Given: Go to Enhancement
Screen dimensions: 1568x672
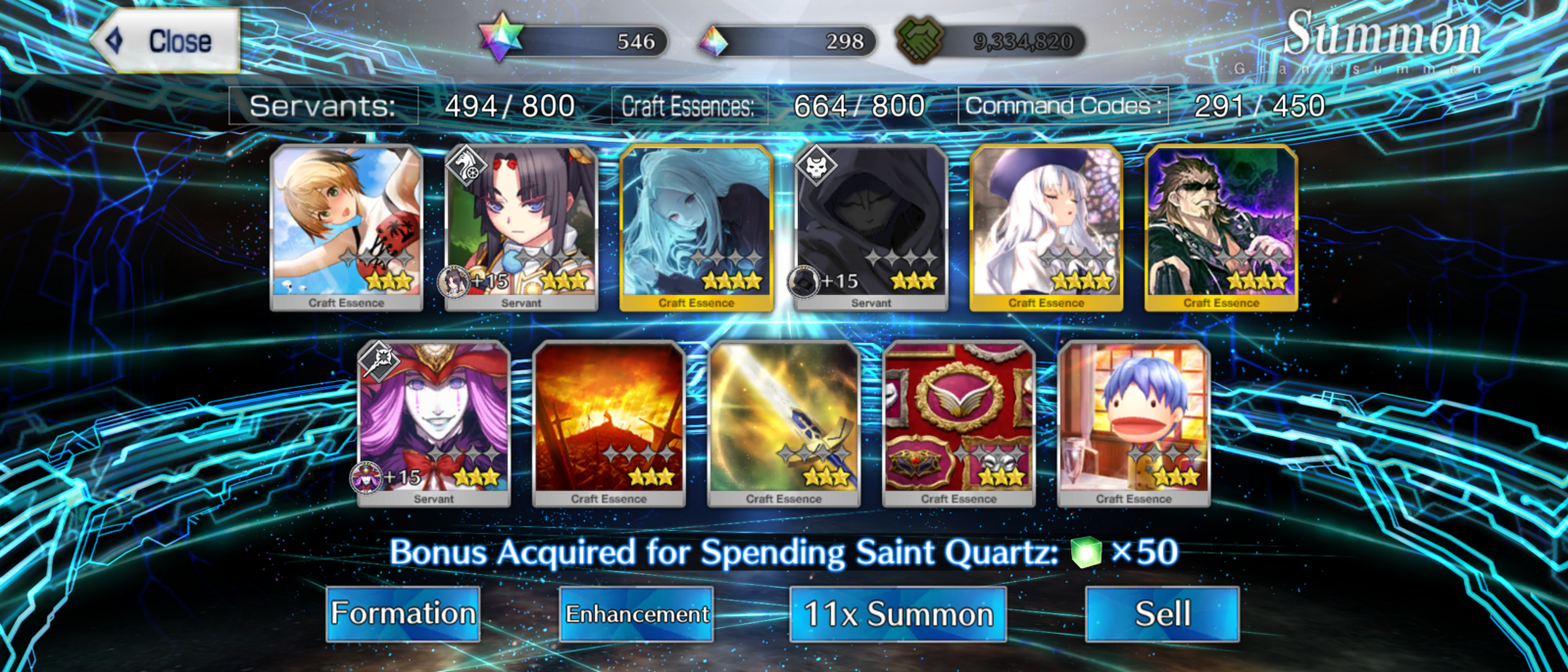Looking at the screenshot, I should coord(637,614).
